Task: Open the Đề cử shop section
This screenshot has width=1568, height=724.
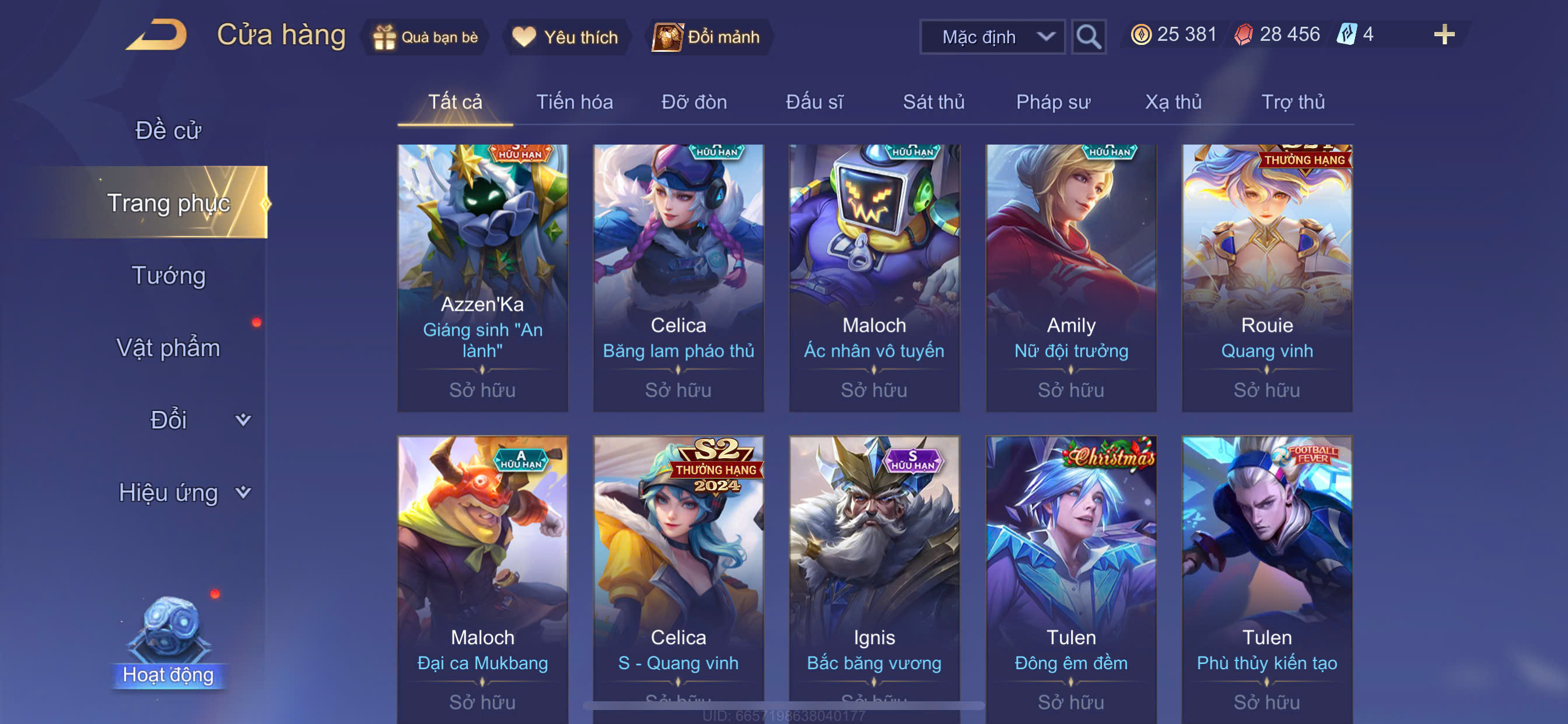Action: [168, 131]
